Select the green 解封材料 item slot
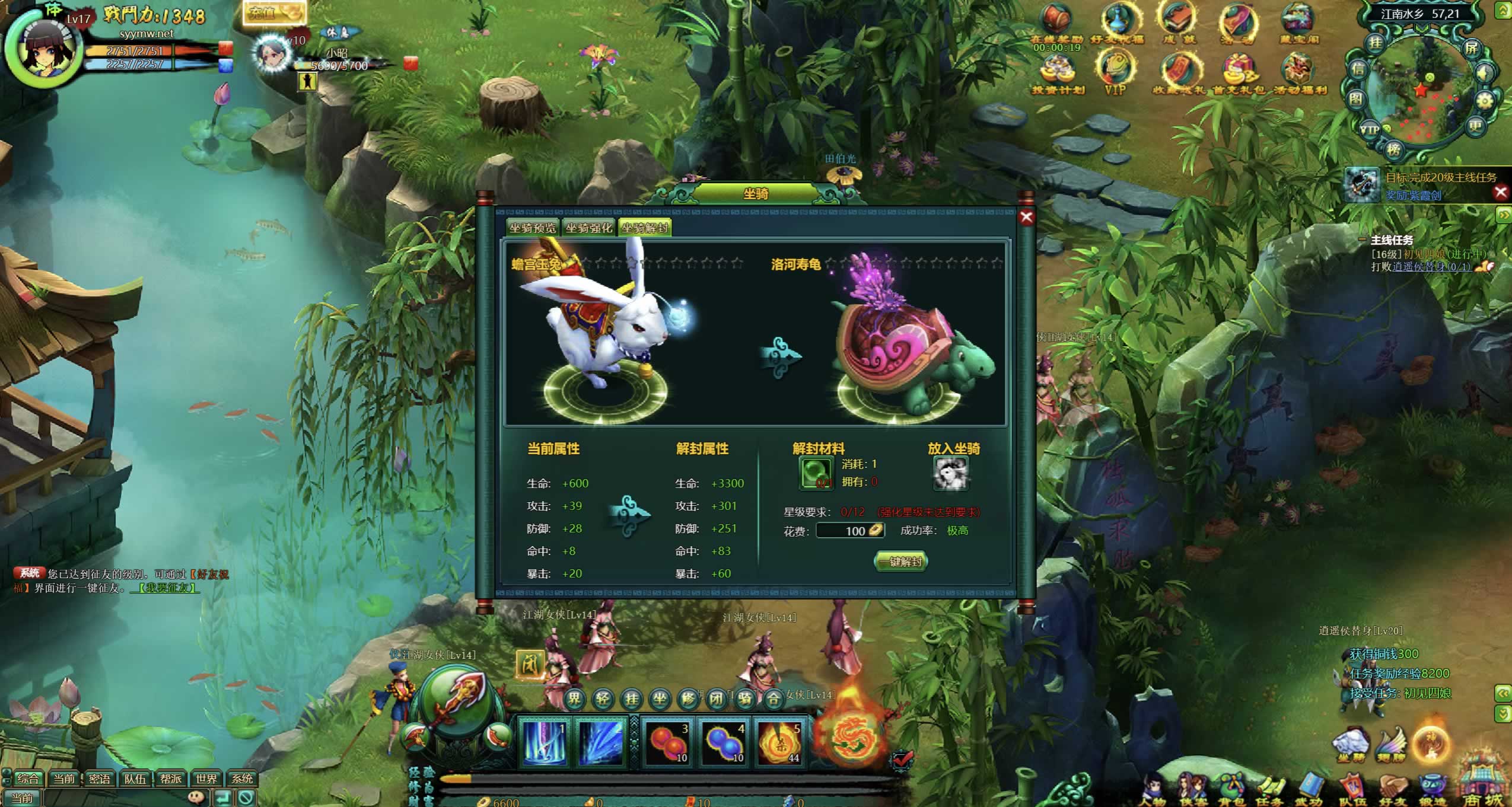Image resolution: width=1512 pixels, height=807 pixels. click(x=816, y=473)
